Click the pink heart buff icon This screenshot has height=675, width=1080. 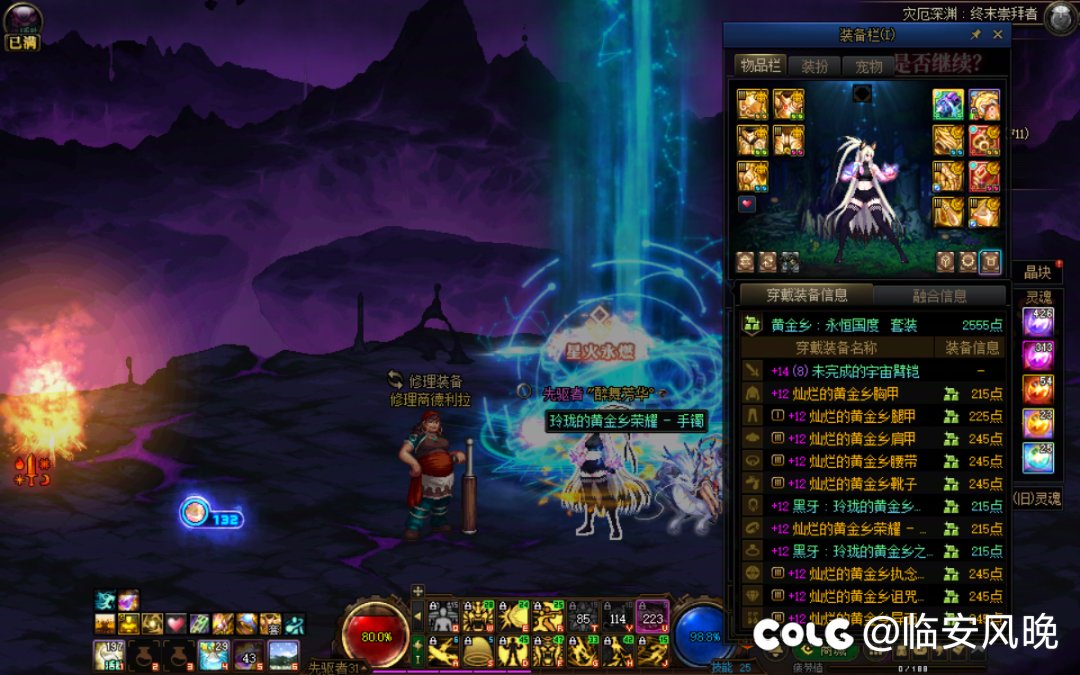[175, 624]
